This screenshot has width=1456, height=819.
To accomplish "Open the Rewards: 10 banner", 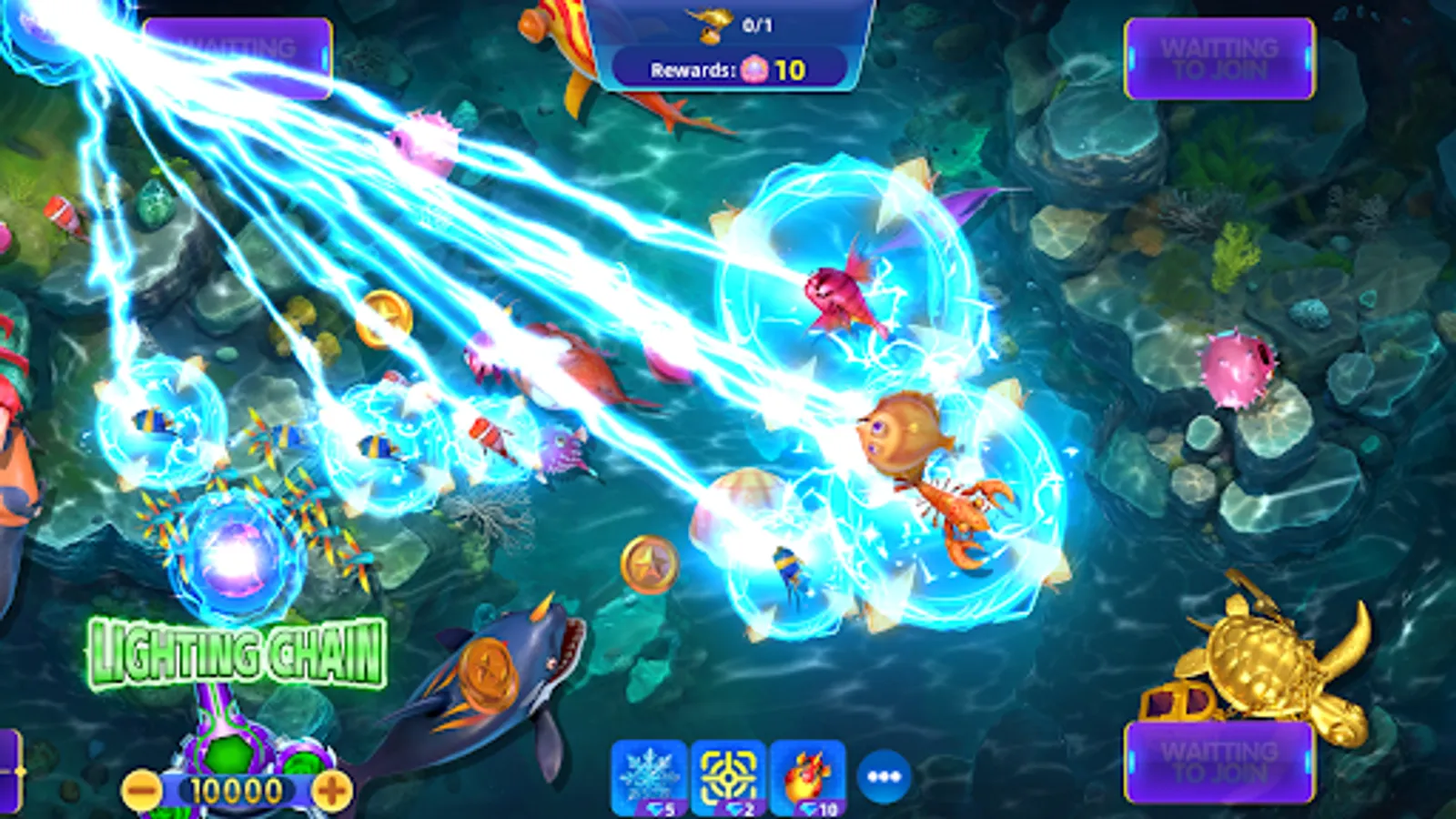I will coord(728,66).
